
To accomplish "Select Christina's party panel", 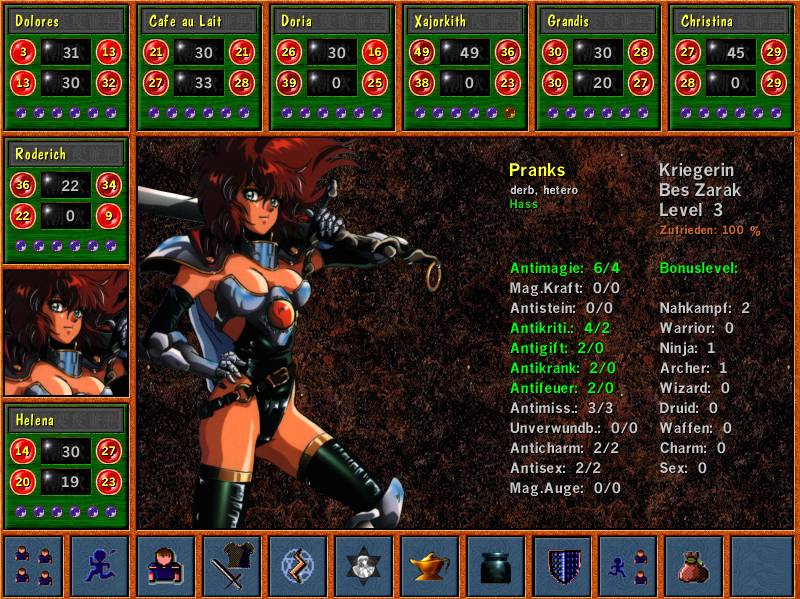I will click(732, 21).
